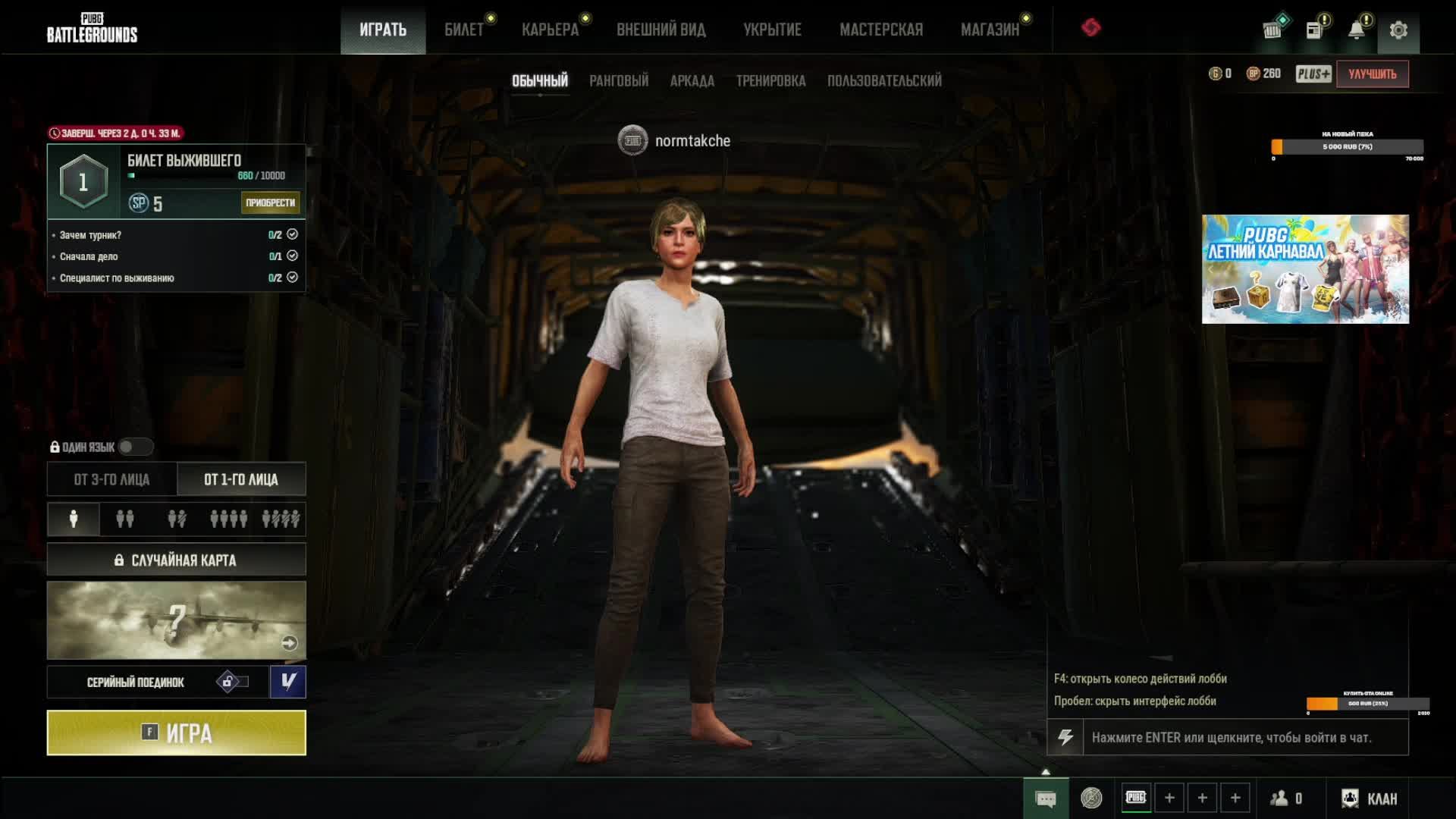Choose the АРКАДА mode

(x=692, y=80)
